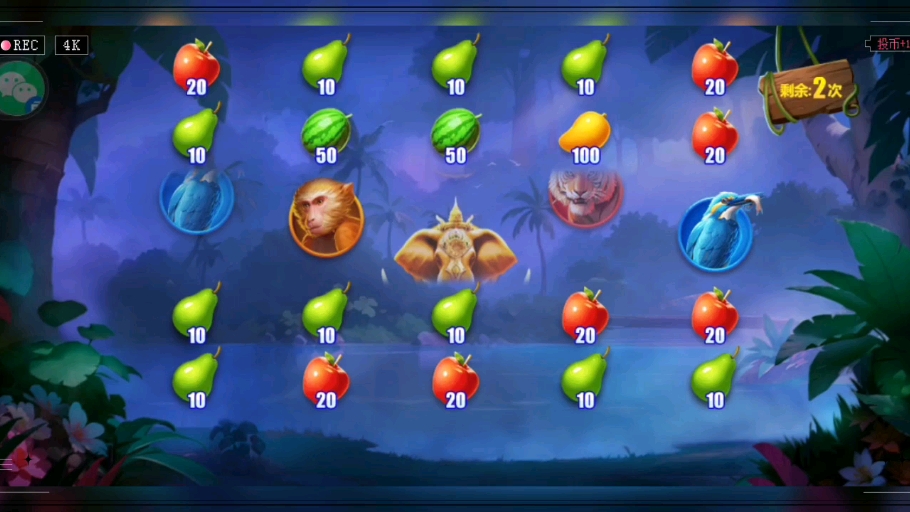
Task: Pick the monkey animal tile
Action: click(x=326, y=217)
